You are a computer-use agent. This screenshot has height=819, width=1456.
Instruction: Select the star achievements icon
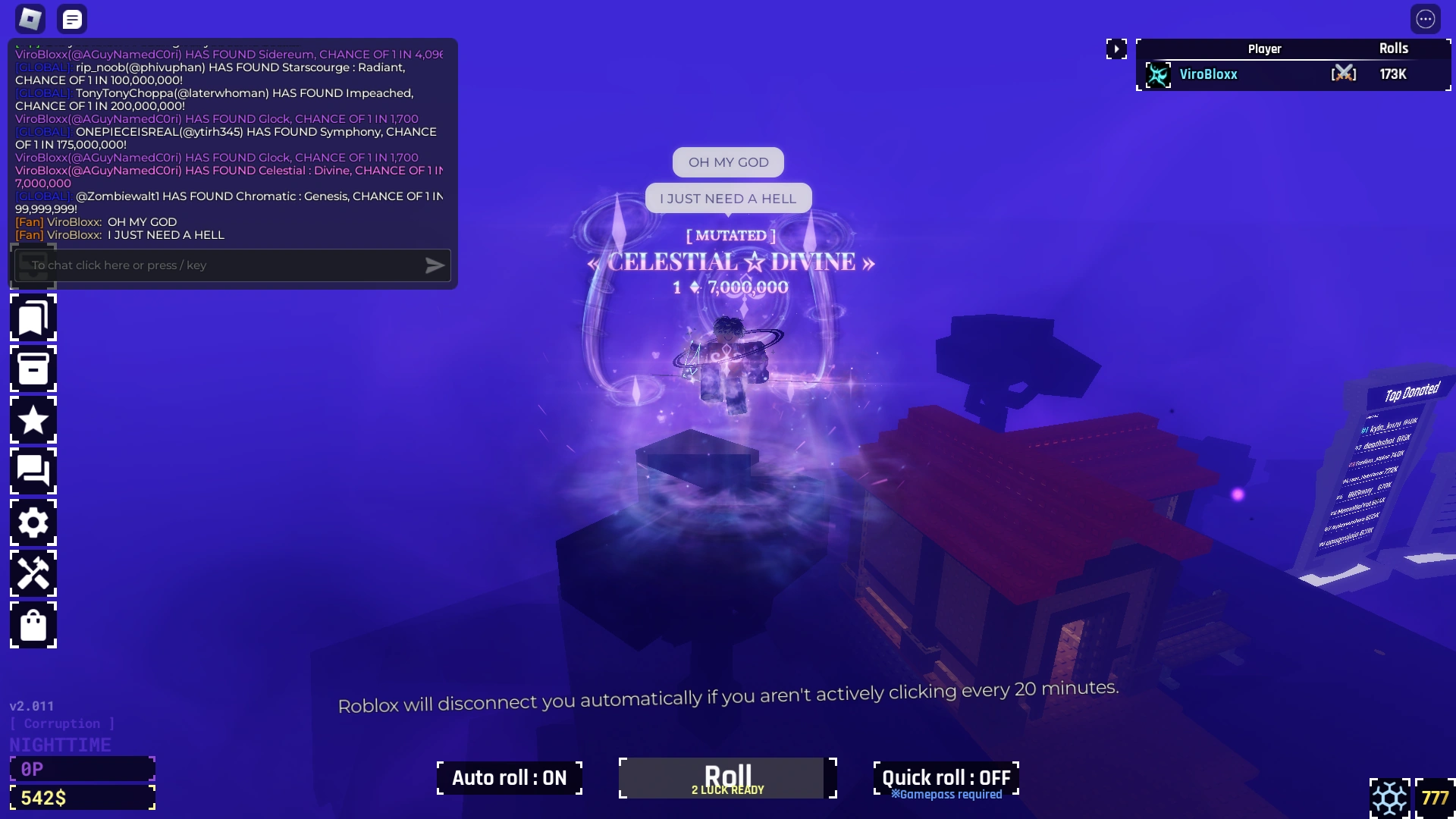33,420
